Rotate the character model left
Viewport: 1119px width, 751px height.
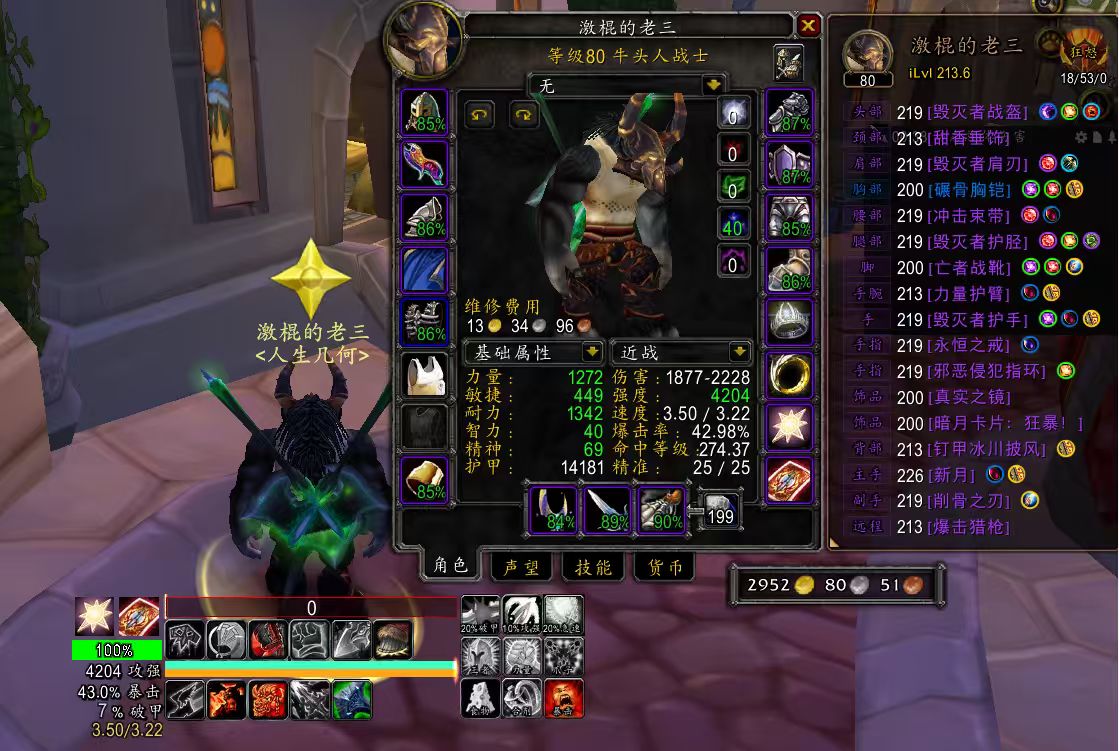coord(480,115)
